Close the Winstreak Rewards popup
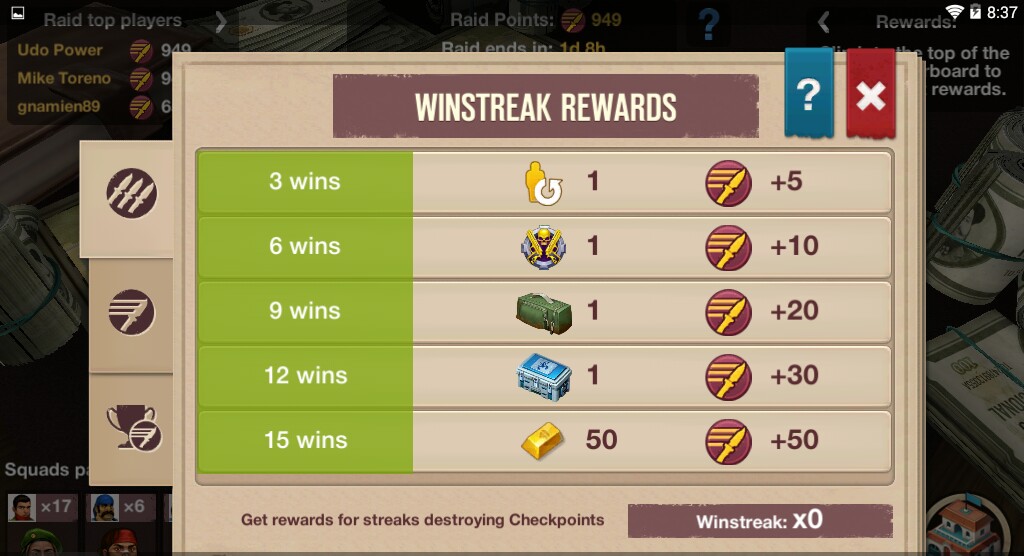This screenshot has height=556, width=1024. pyautogui.click(x=870, y=95)
